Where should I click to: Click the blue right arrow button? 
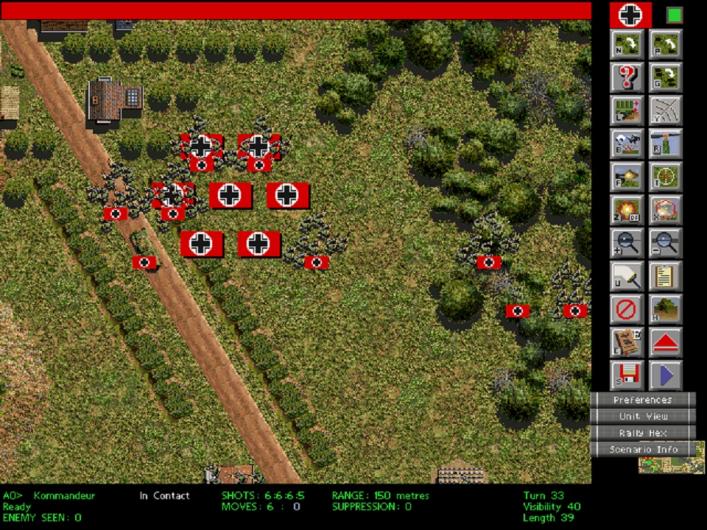pyautogui.click(x=666, y=375)
